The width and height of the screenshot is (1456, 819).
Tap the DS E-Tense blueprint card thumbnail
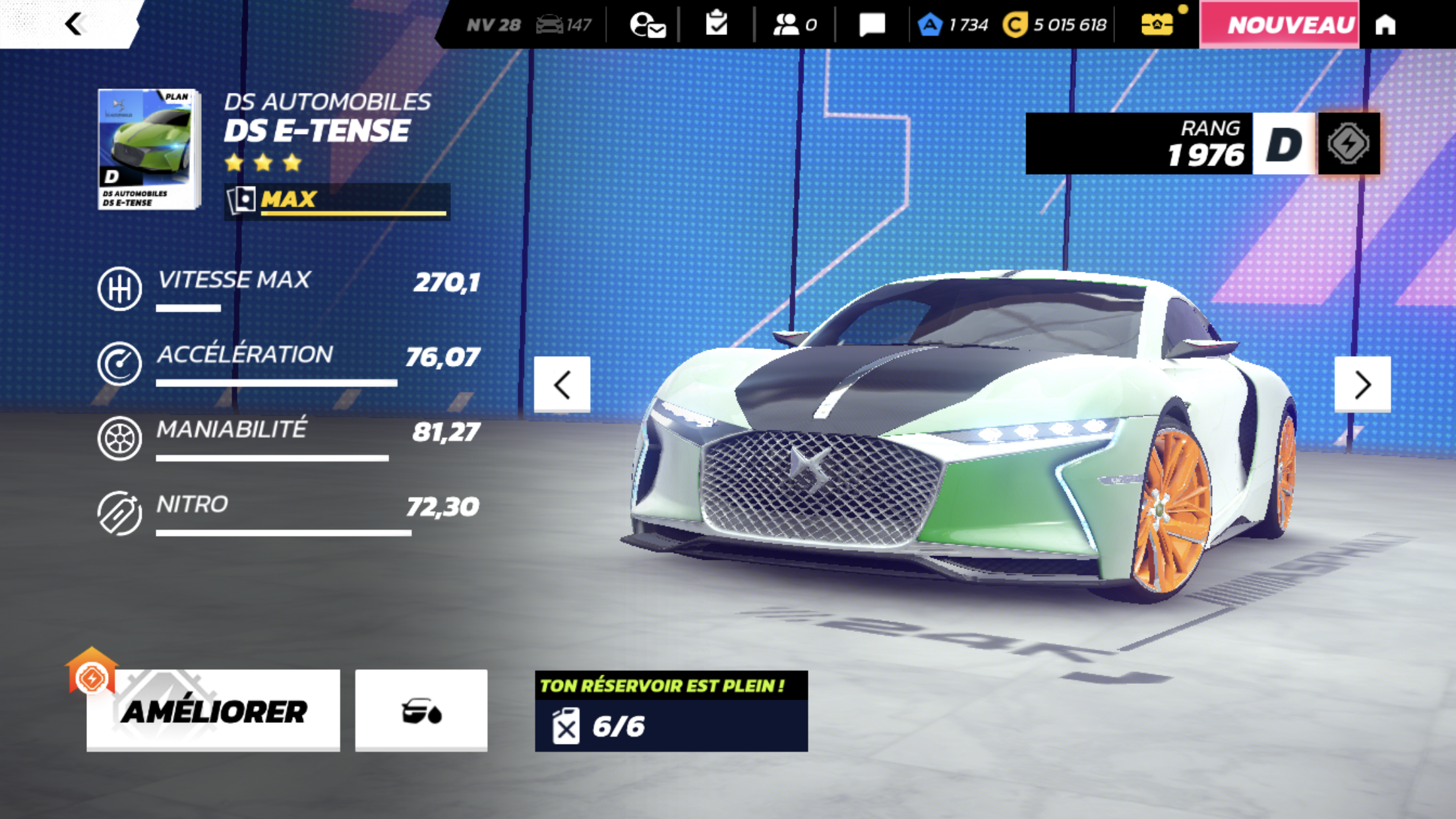149,149
